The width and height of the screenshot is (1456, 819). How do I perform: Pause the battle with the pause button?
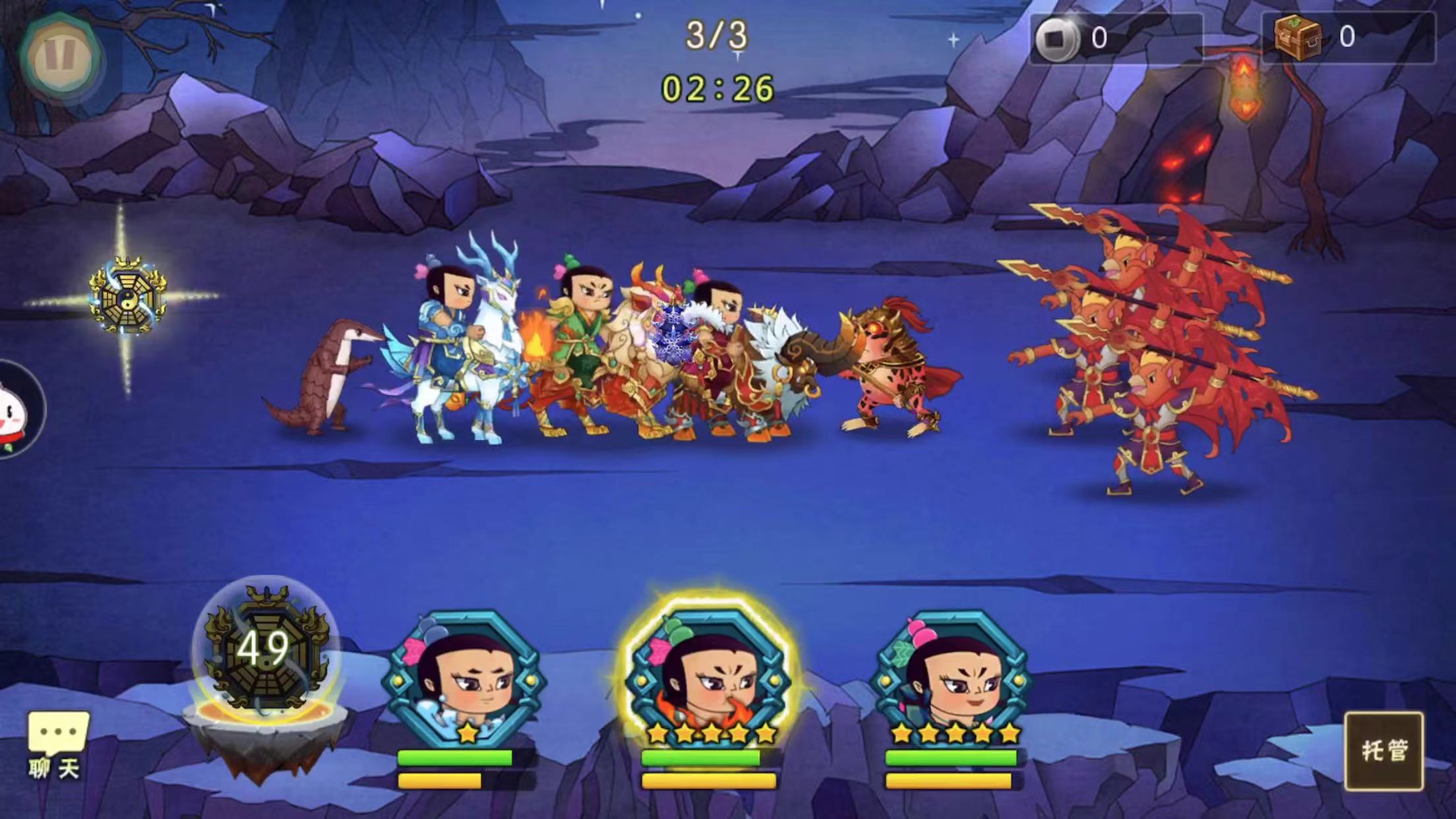tap(59, 57)
